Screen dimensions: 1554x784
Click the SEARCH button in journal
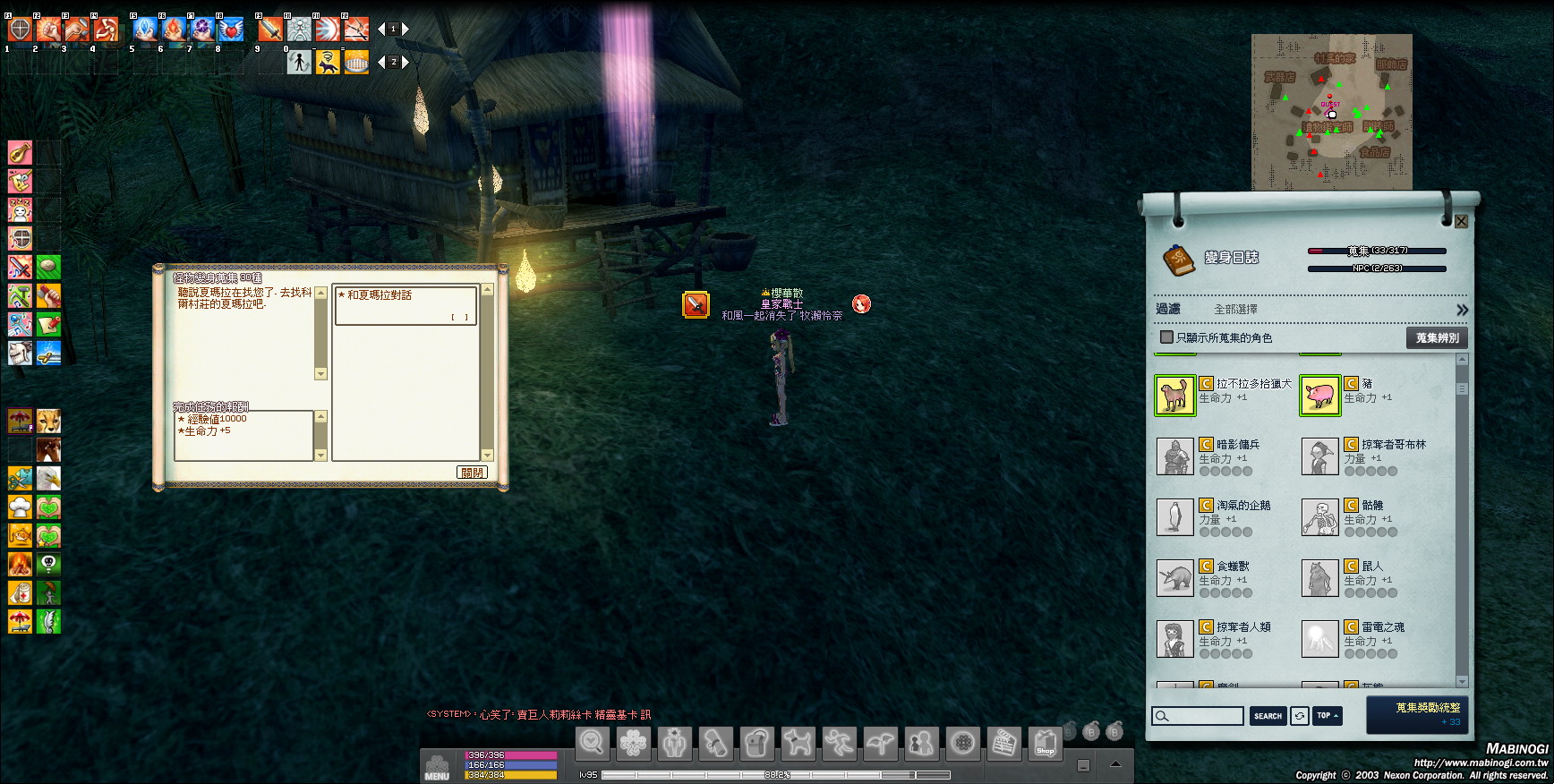pos(1268,716)
